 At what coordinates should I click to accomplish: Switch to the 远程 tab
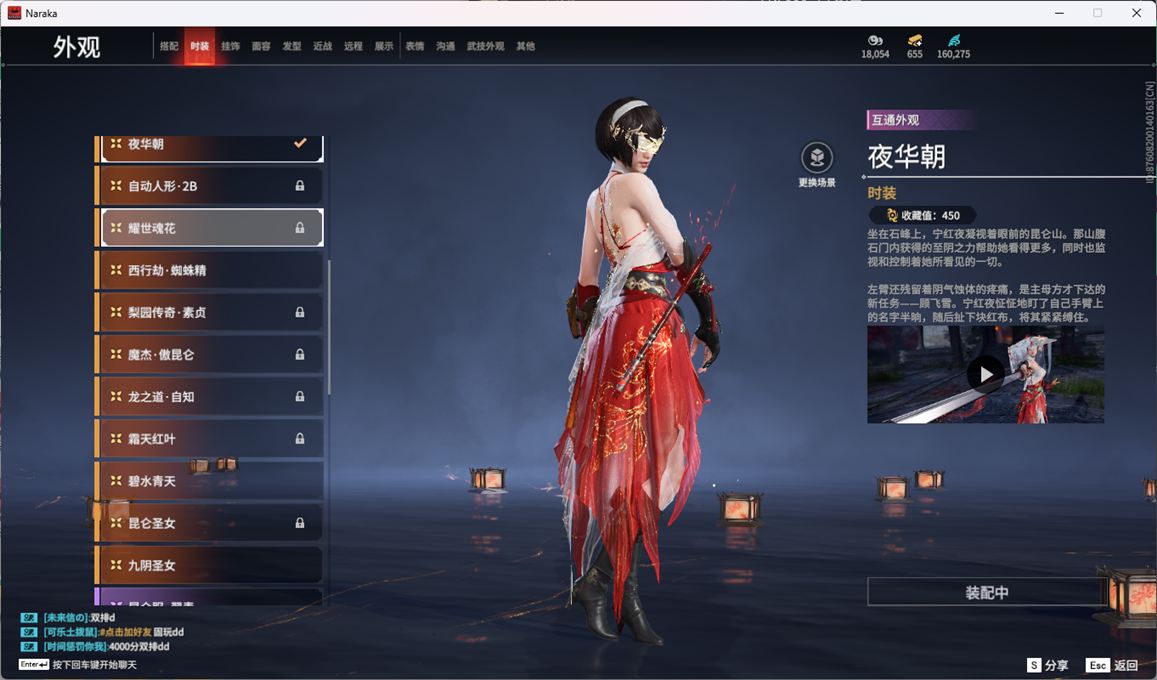point(353,46)
